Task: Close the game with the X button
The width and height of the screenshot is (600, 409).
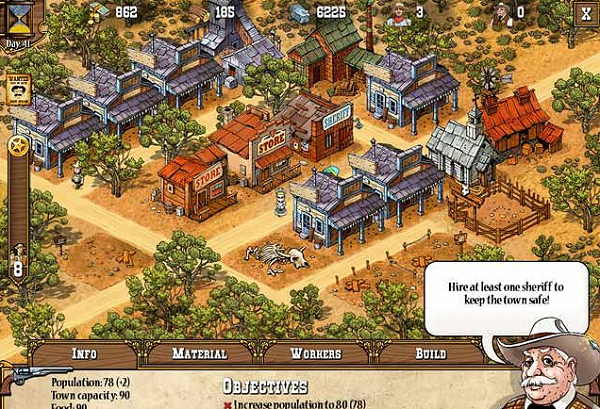Action: 585,13
